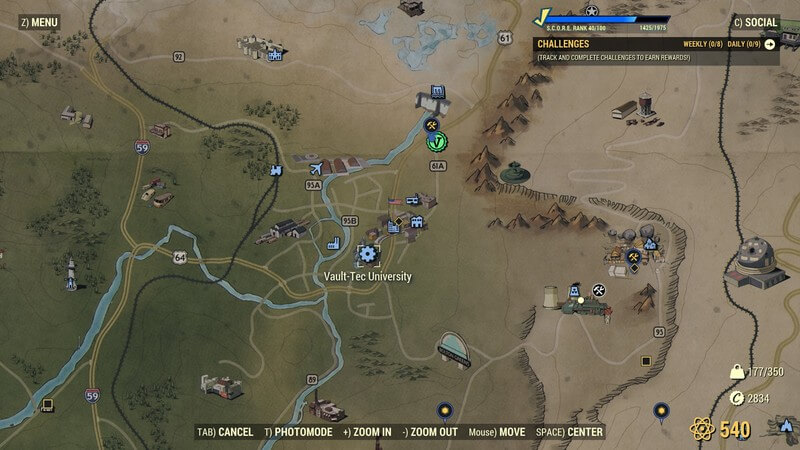Open the Challenges arrow button
Screen dimensions: 800x450
(x=771, y=44)
